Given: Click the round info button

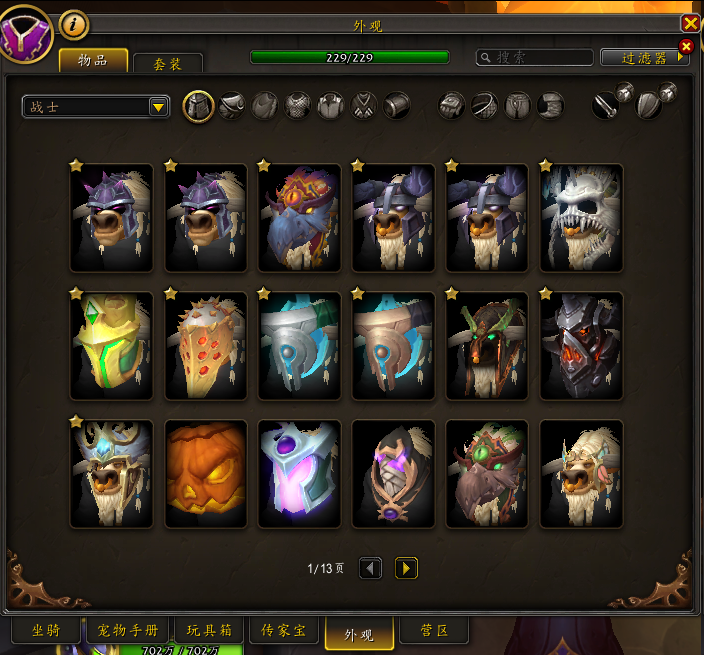Looking at the screenshot, I should click(74, 24).
